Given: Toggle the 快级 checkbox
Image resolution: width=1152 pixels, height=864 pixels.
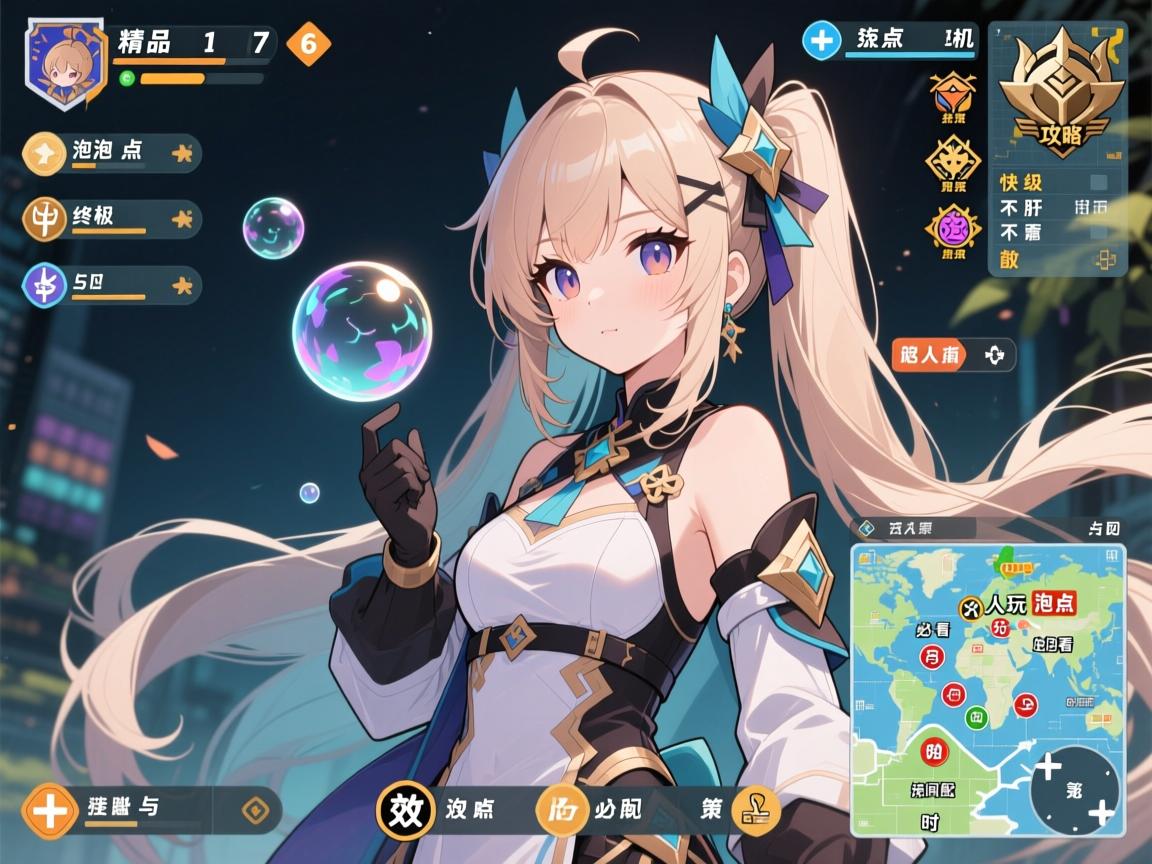Looking at the screenshot, I should tap(1098, 182).
